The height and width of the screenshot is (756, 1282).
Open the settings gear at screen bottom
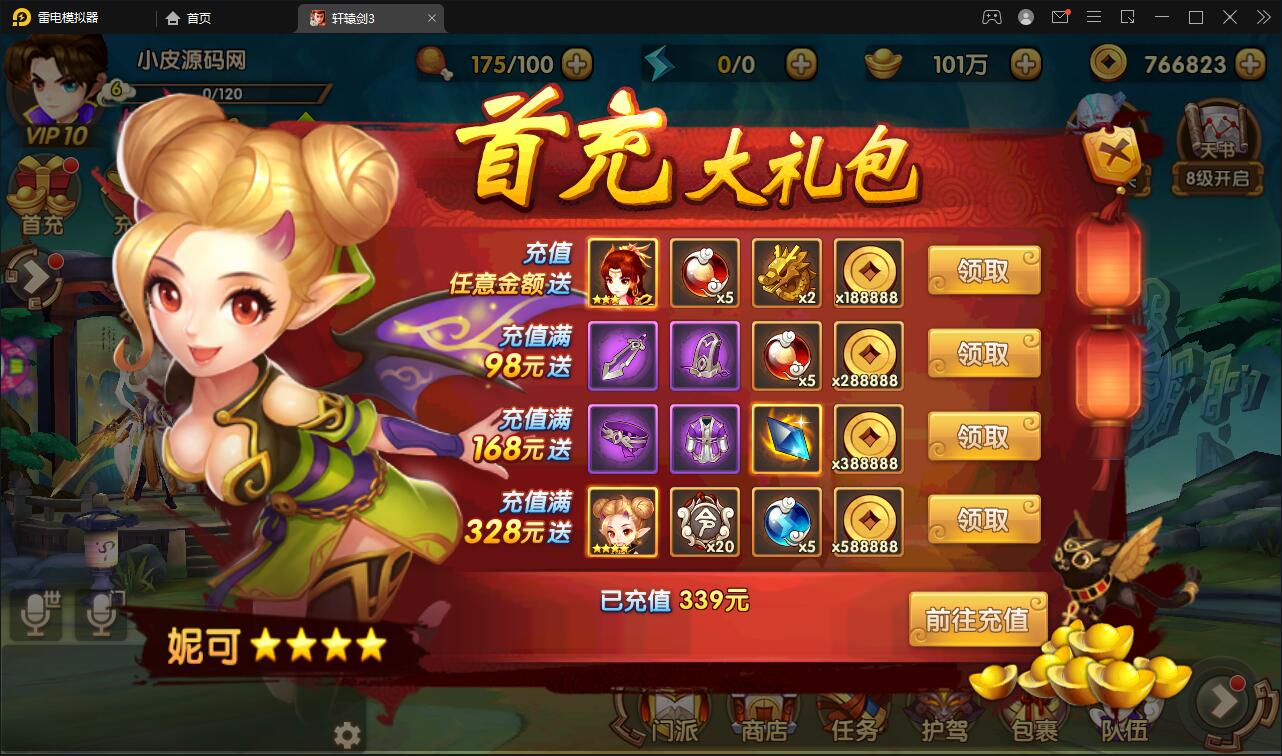tap(346, 733)
